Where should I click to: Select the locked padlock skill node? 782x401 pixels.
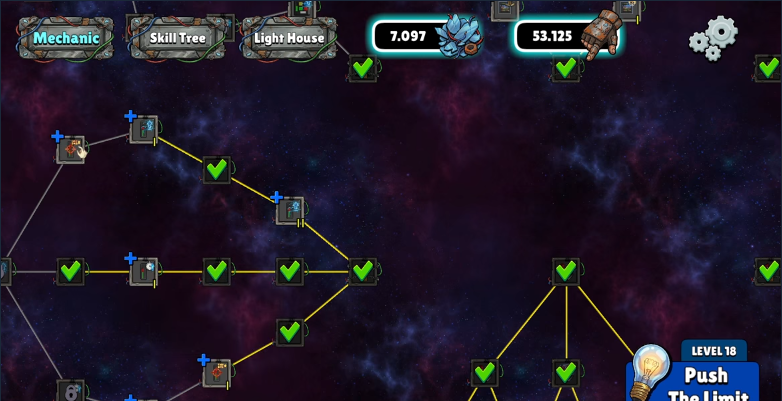click(70, 391)
